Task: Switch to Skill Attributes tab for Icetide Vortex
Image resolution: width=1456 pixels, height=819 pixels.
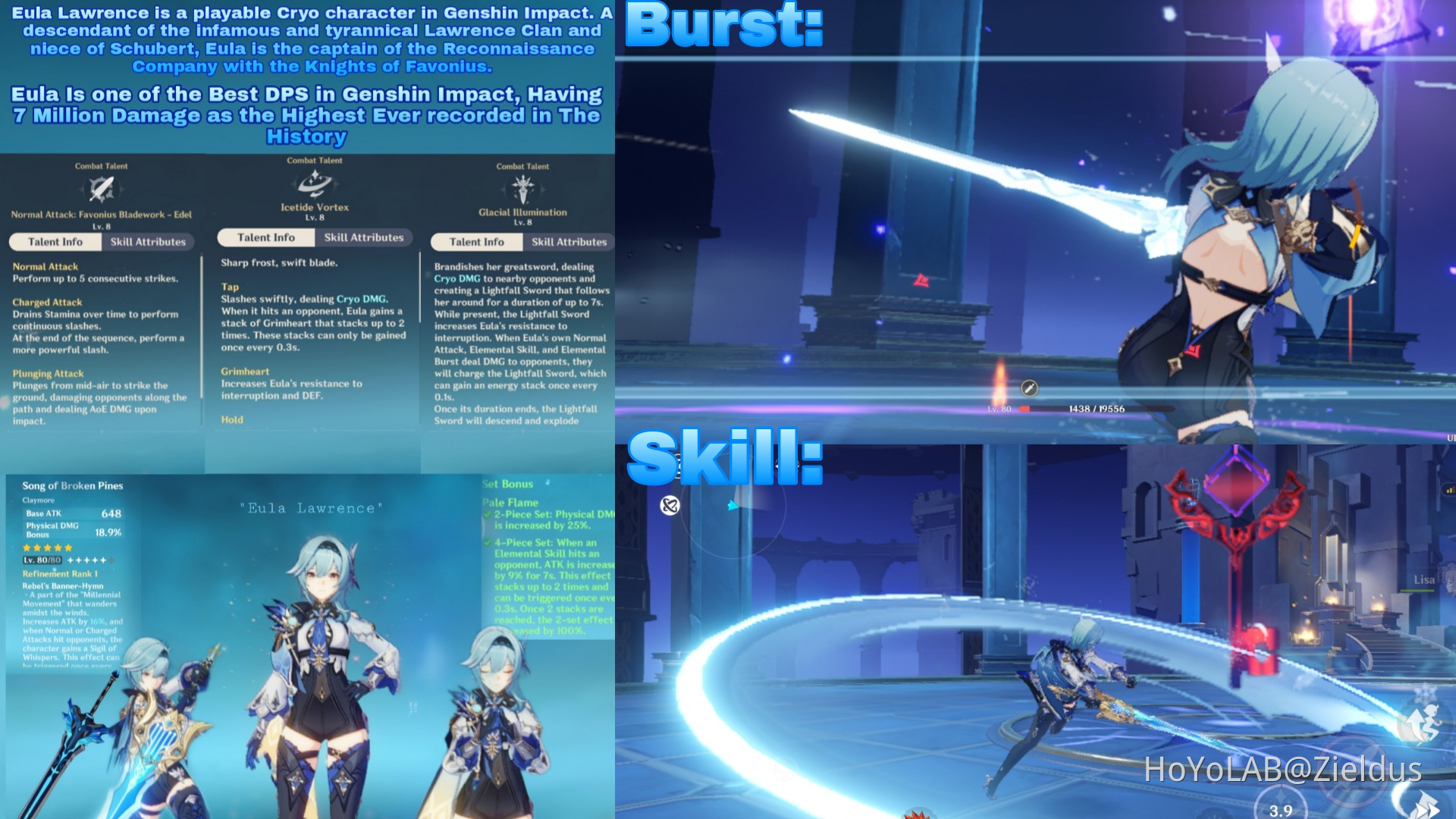Action: click(365, 237)
